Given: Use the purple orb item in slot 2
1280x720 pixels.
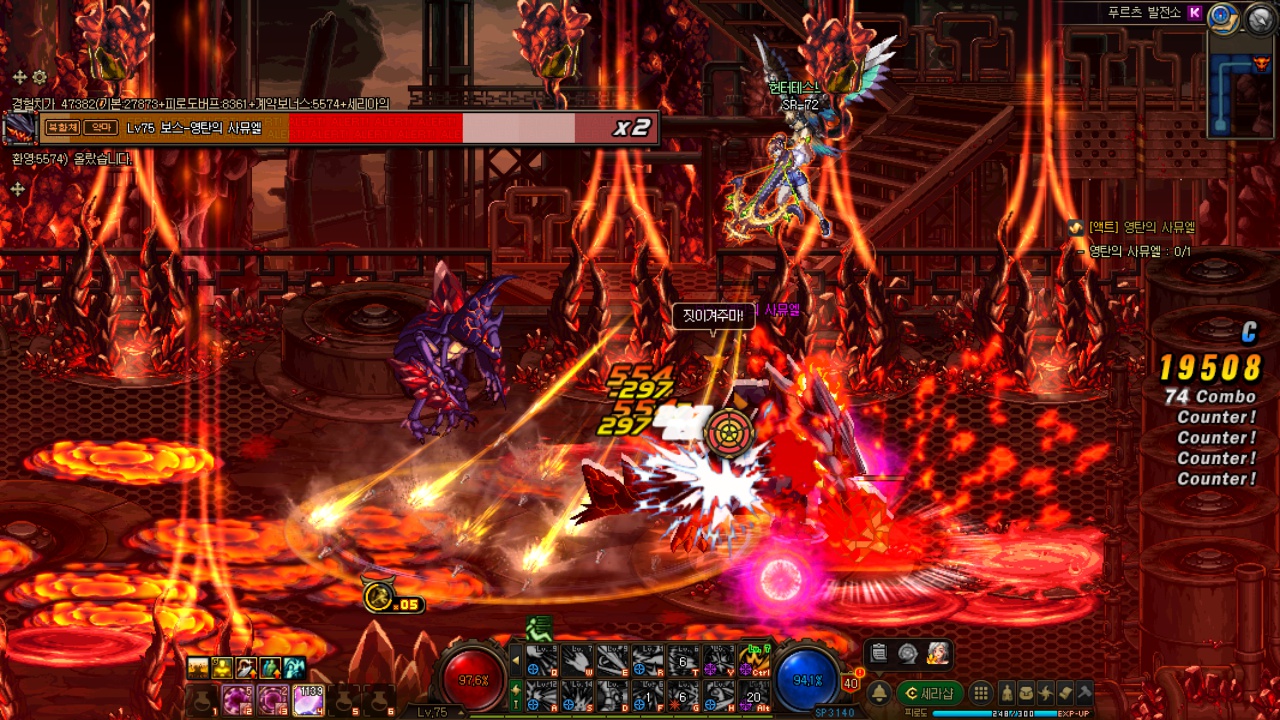Looking at the screenshot, I should coord(237,698).
